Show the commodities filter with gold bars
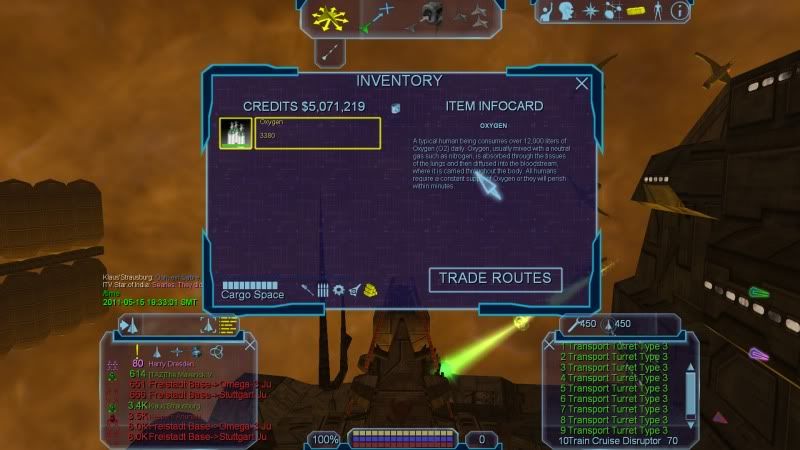Screen dimensions: 800x450 point(370,290)
